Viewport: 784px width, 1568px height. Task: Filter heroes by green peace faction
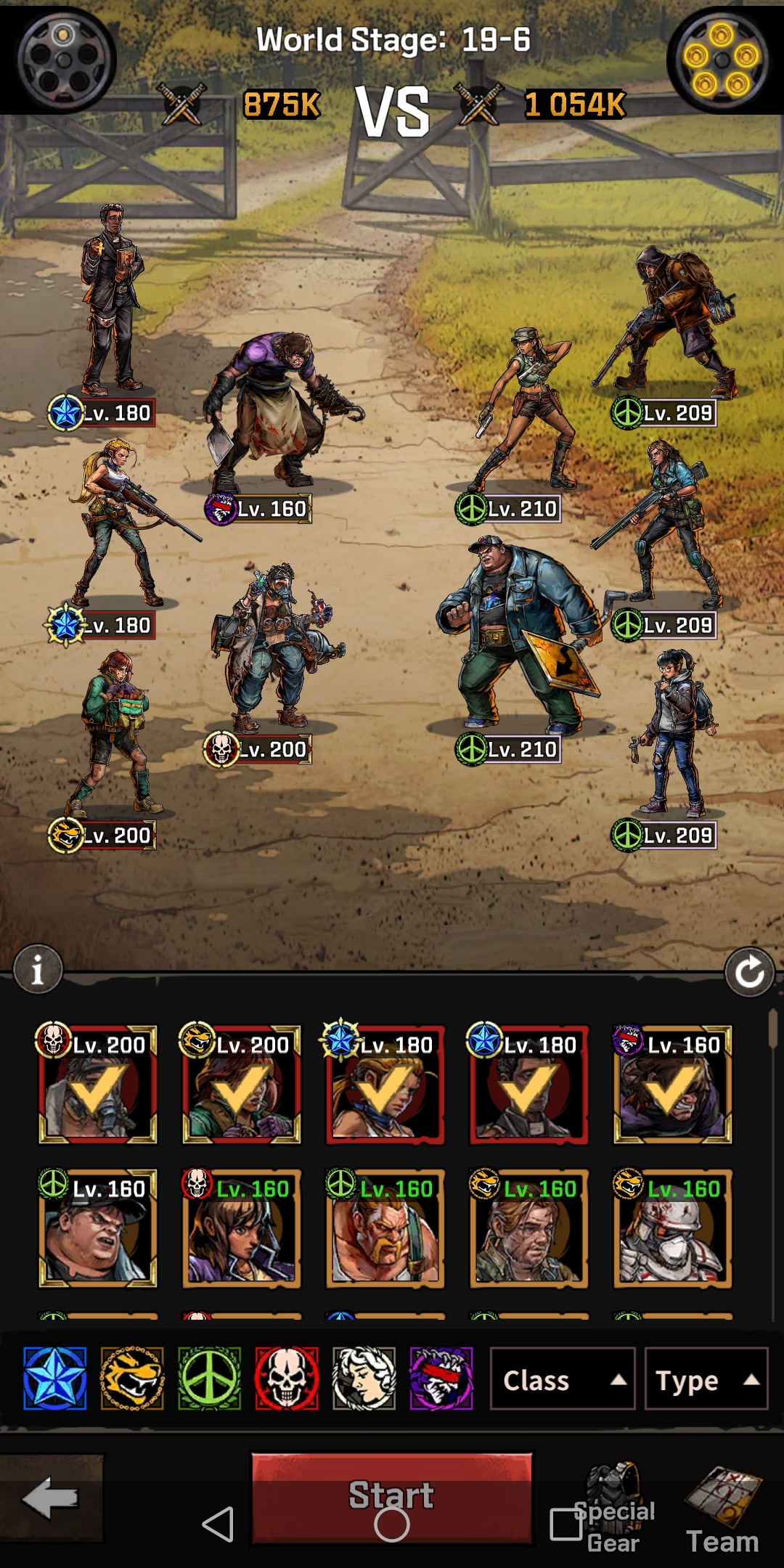210,1378
